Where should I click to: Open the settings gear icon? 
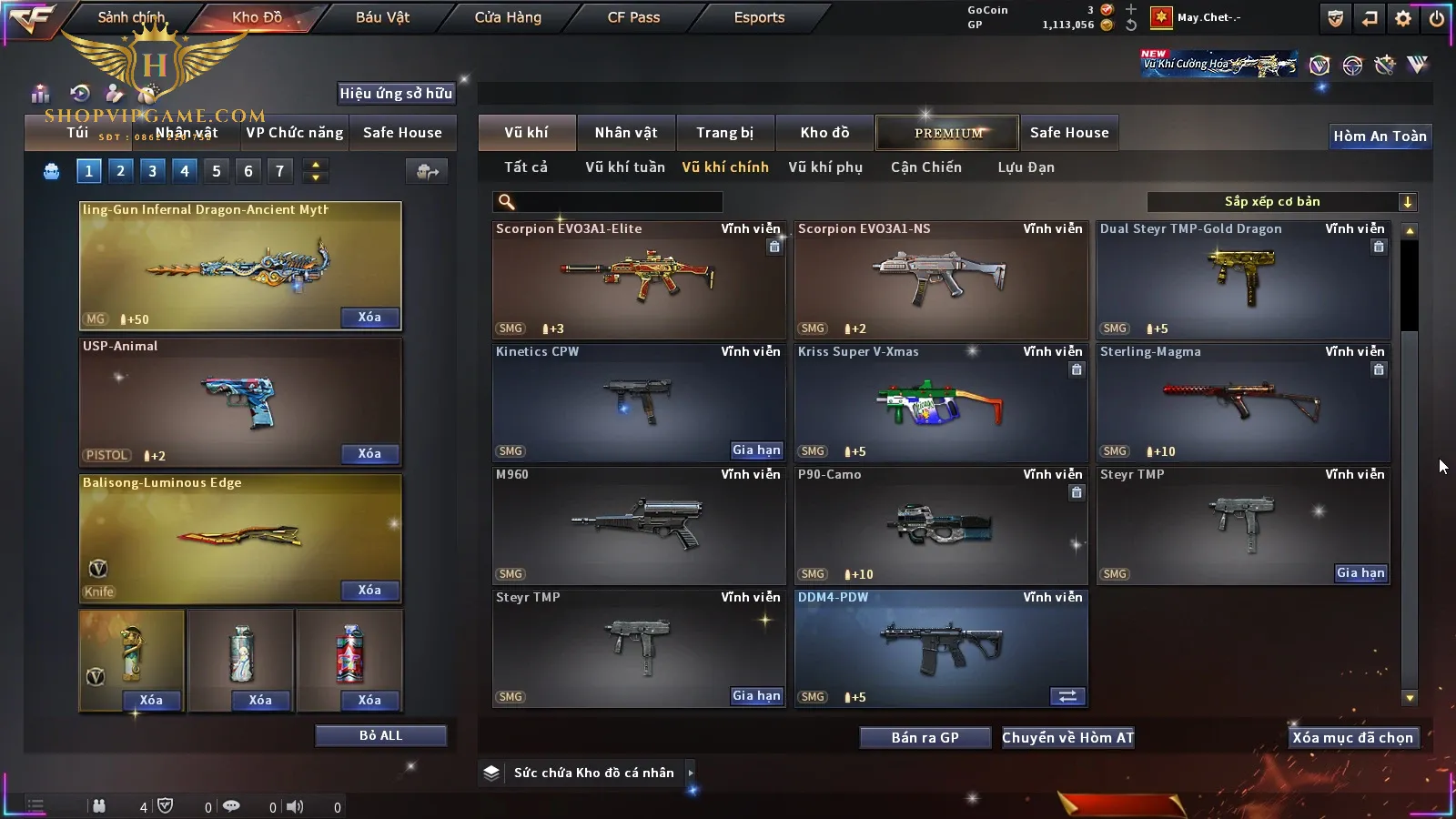pyautogui.click(x=1403, y=18)
